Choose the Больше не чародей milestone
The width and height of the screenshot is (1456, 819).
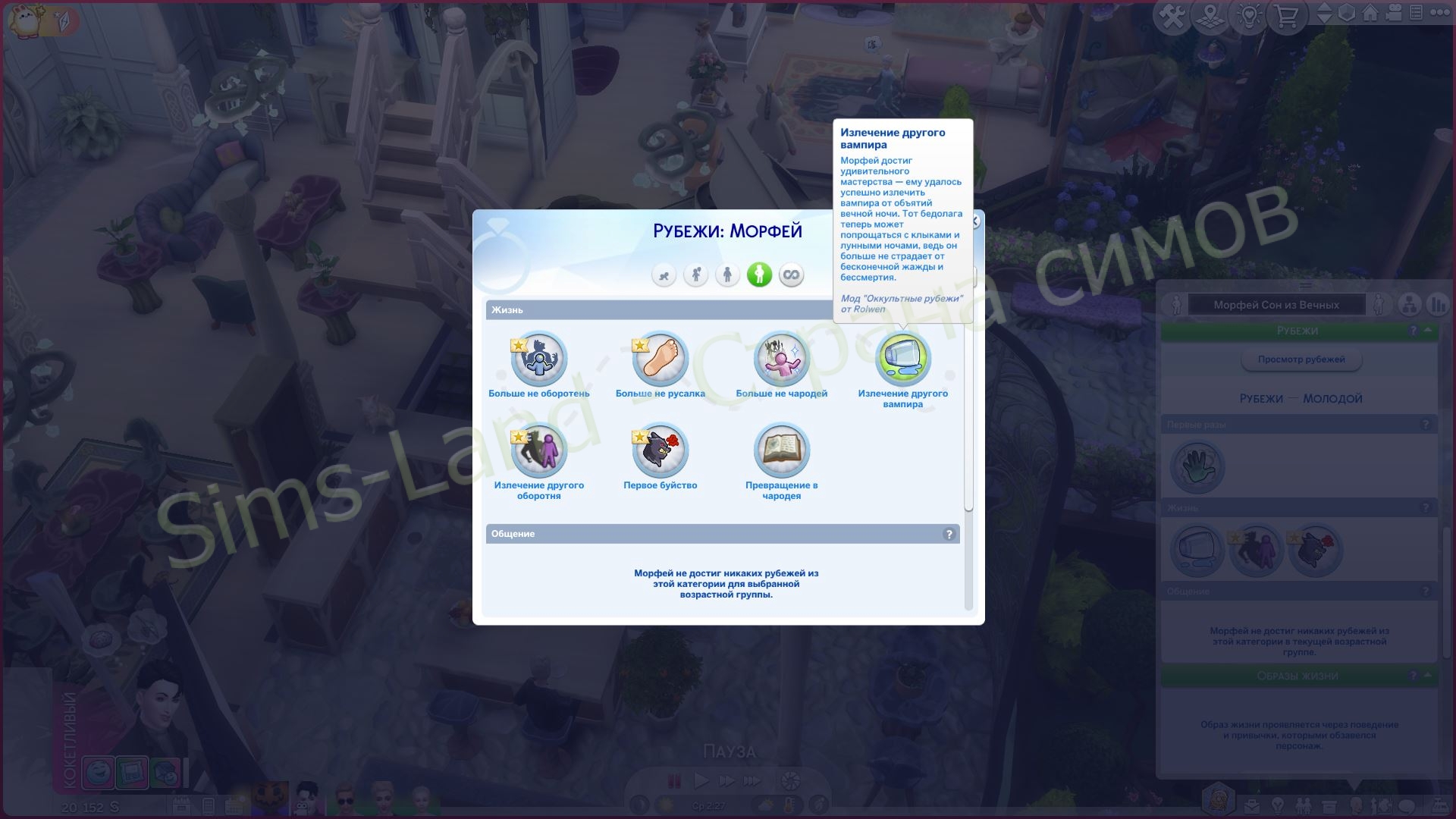(x=782, y=359)
